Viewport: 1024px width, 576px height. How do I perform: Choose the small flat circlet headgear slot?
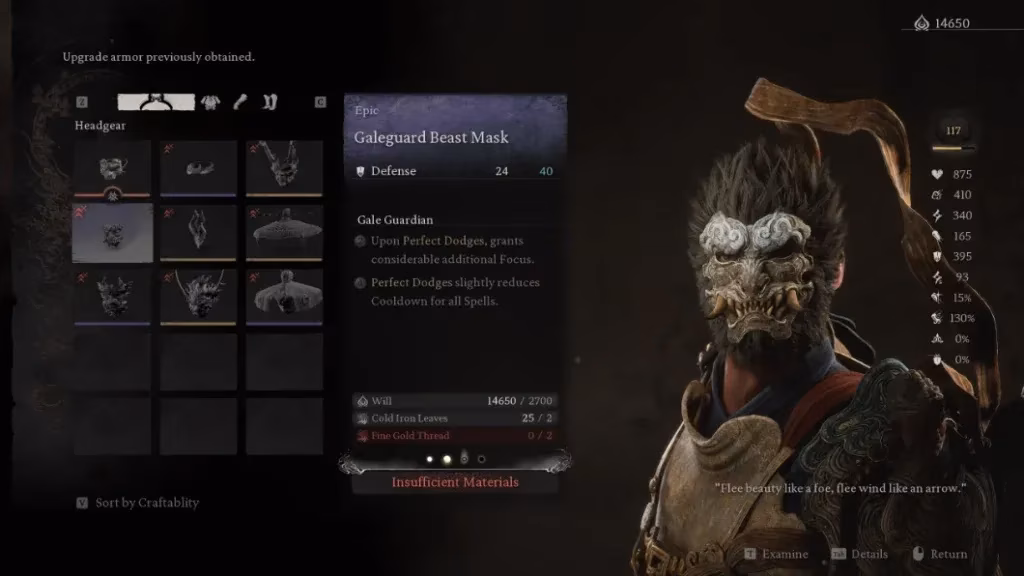point(198,167)
